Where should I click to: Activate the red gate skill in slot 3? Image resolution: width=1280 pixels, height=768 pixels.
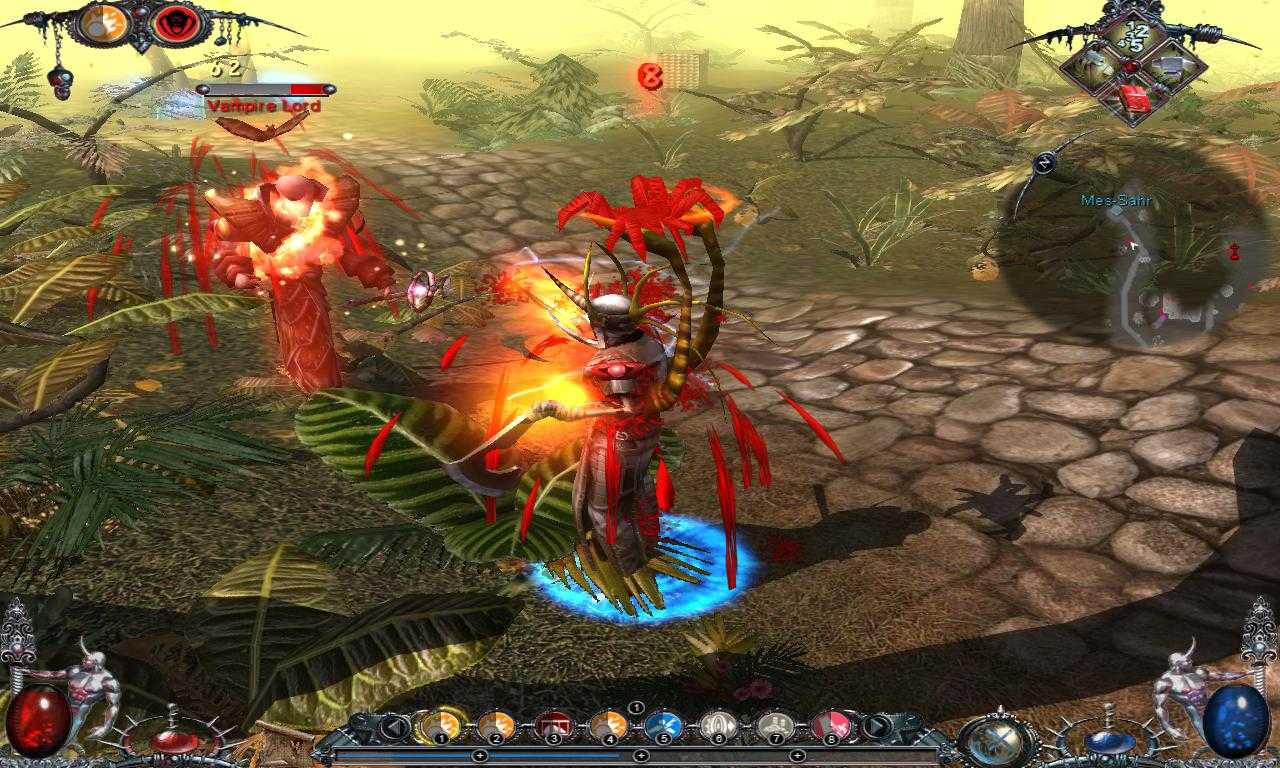coord(554,726)
